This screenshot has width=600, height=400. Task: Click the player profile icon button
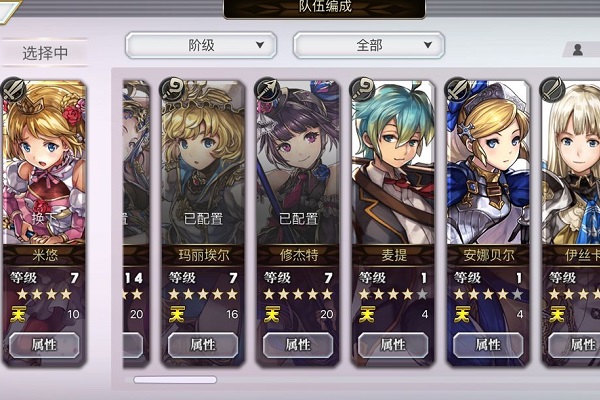tap(579, 49)
